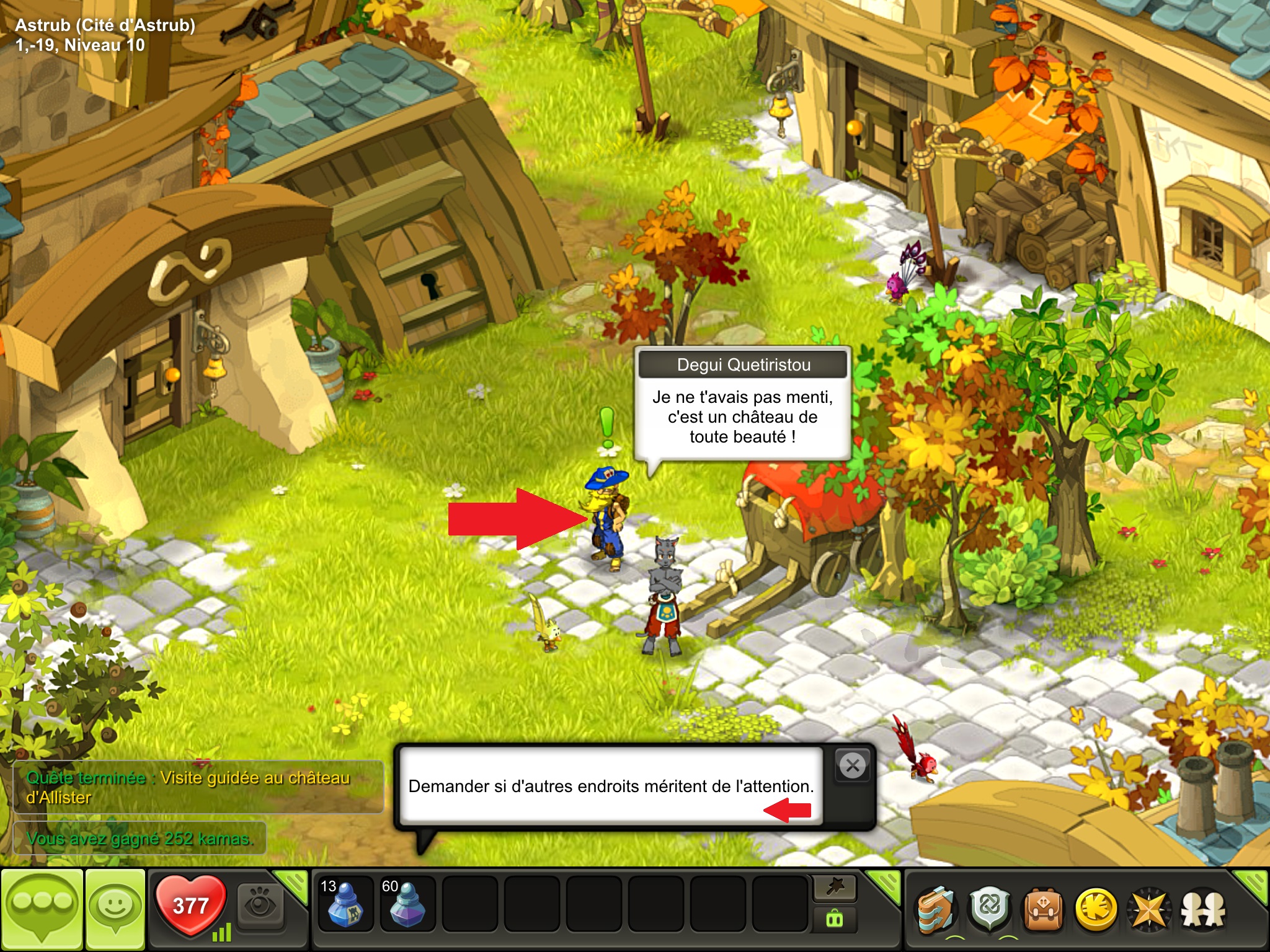Click the red heart health indicator
The width and height of the screenshot is (1270, 952).
coord(190,905)
